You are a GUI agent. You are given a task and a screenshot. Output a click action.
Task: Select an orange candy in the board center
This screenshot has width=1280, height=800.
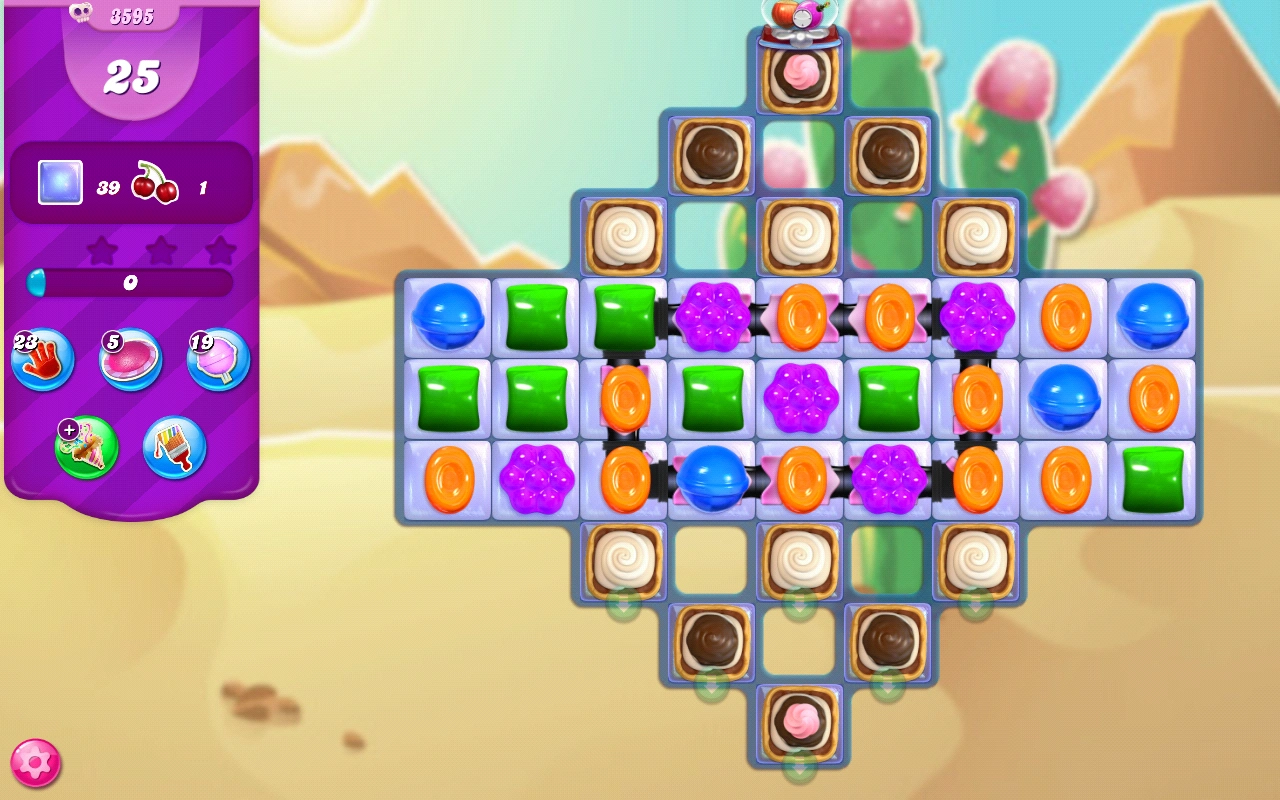(801, 478)
